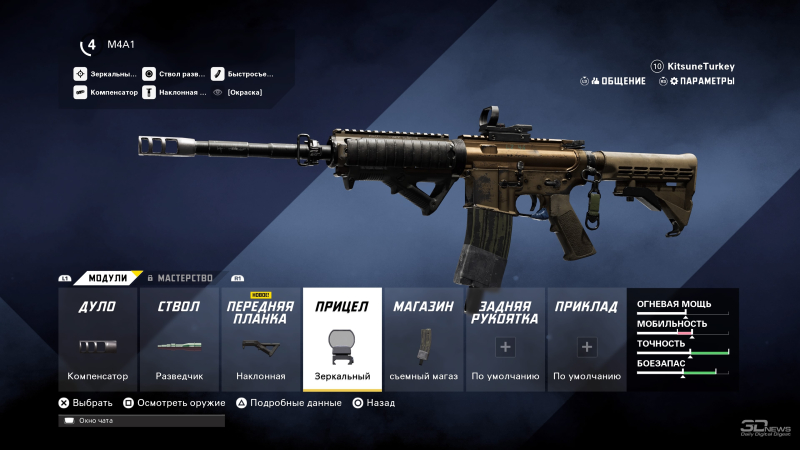
Task: Pick the Магазин attachment slot
Action: tap(423, 340)
